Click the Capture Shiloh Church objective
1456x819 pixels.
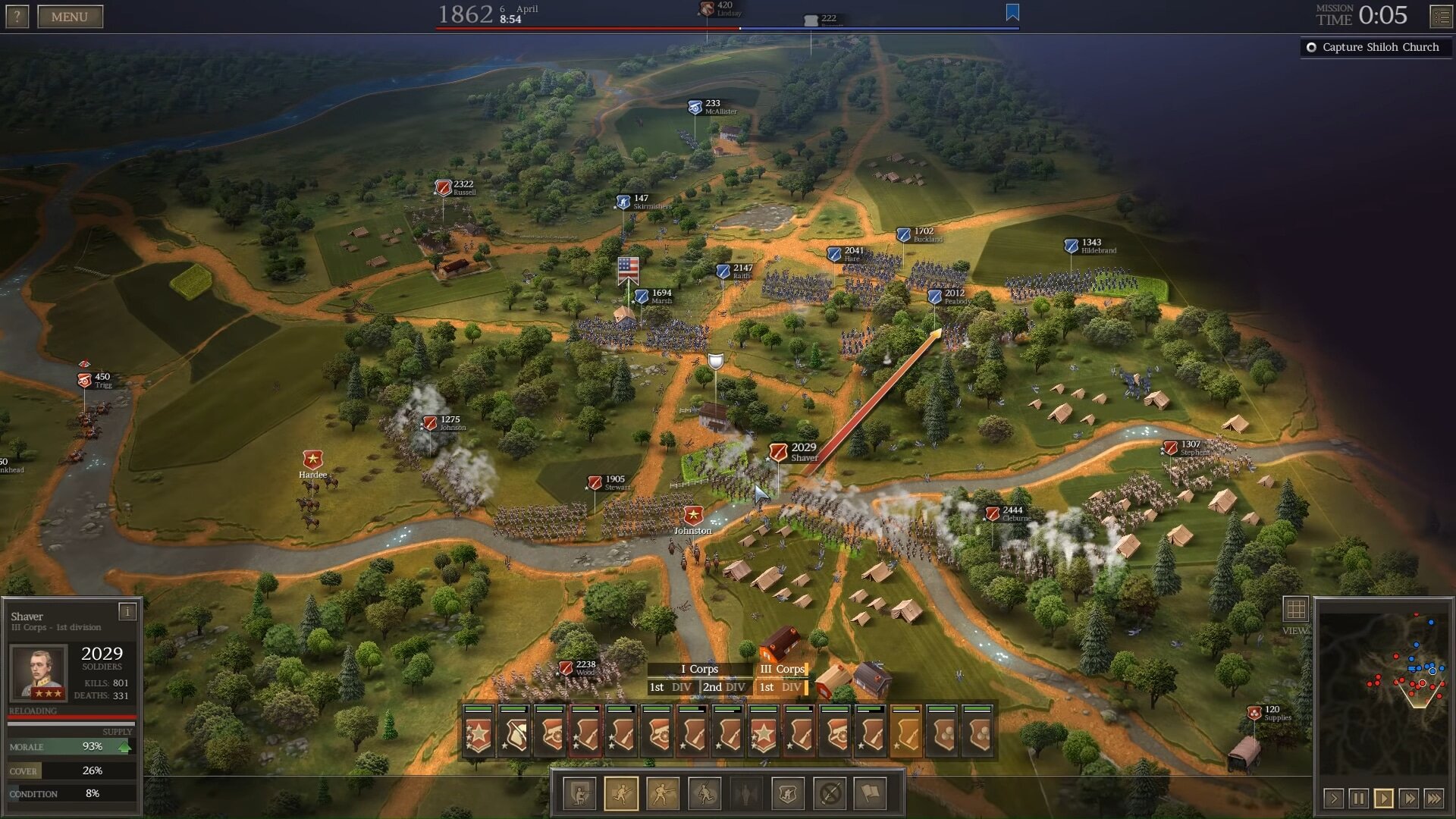1375,47
